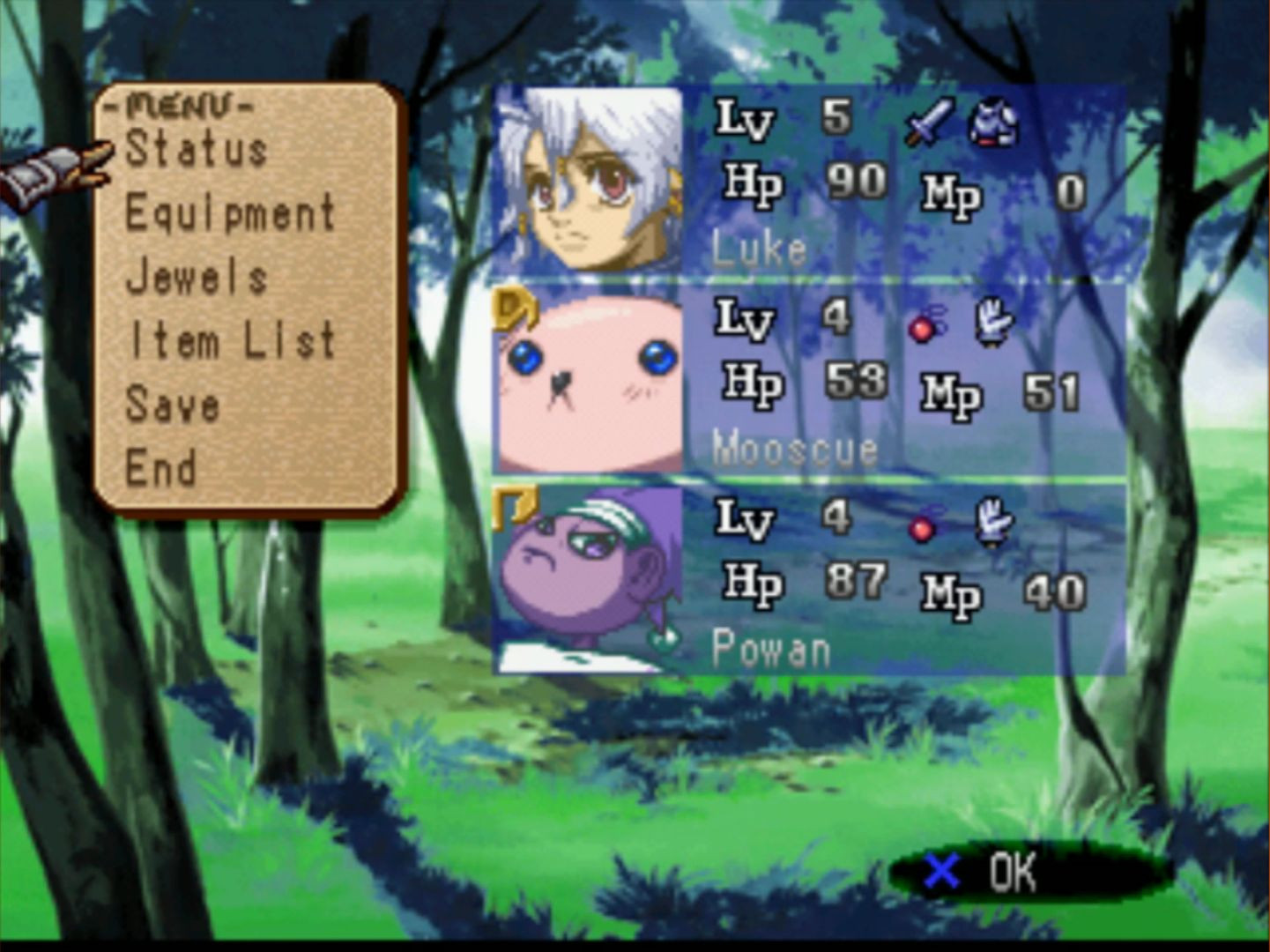Click Luke's character portrait

coord(589,180)
